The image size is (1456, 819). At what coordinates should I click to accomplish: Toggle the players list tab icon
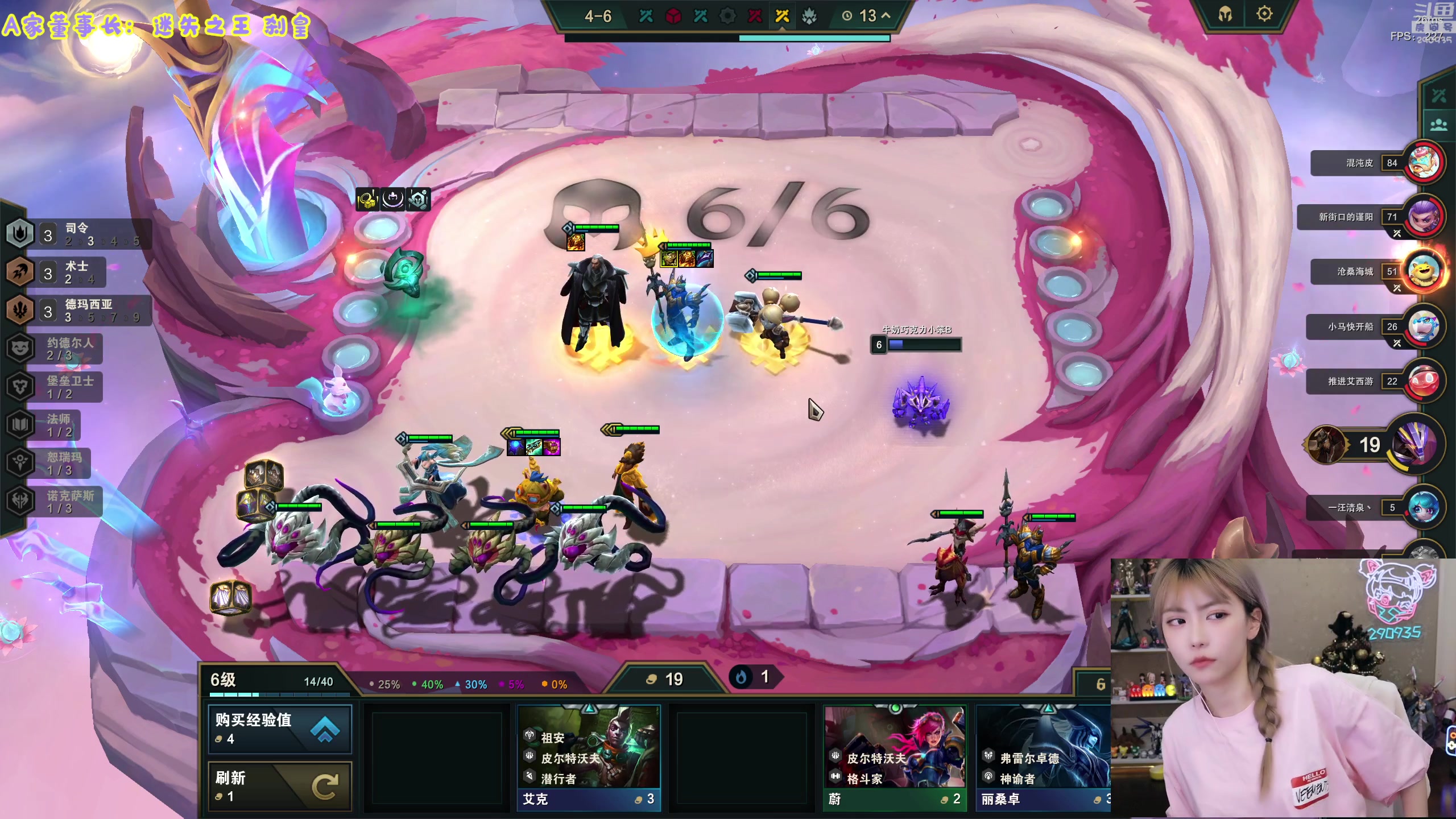point(1438,125)
